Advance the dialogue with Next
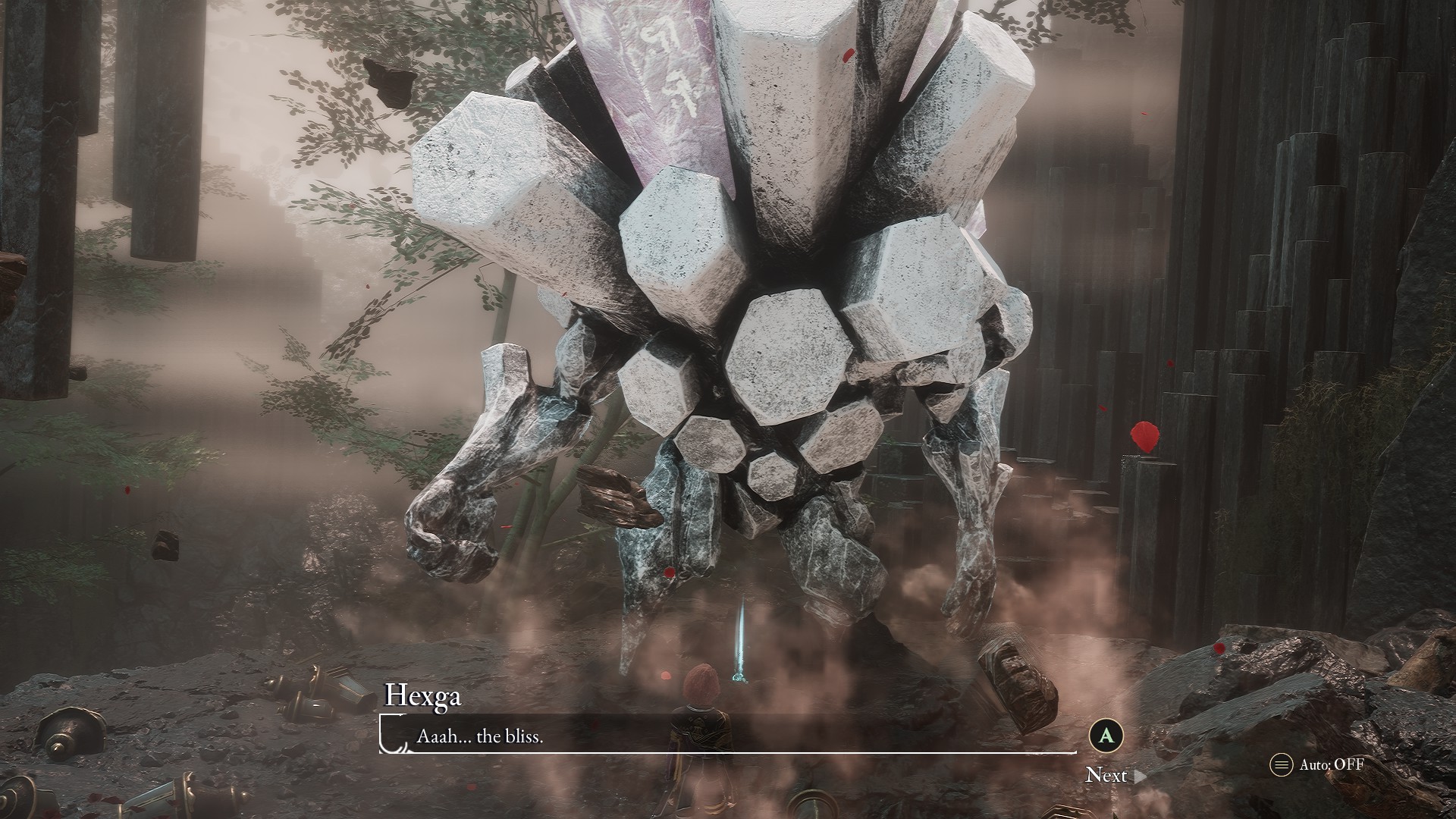This screenshot has width=1456, height=819. tap(1113, 775)
